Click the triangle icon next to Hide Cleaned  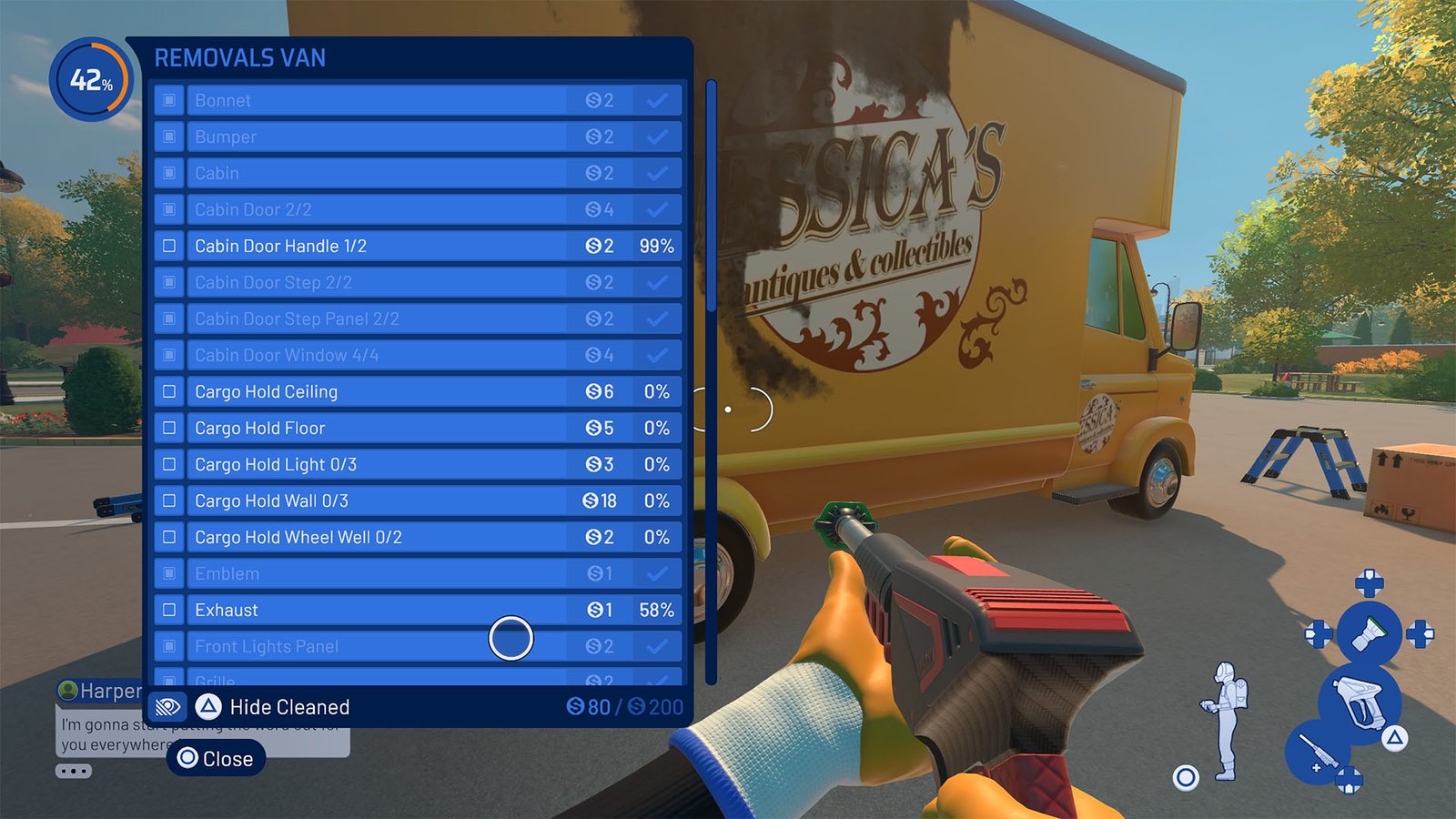click(x=207, y=707)
